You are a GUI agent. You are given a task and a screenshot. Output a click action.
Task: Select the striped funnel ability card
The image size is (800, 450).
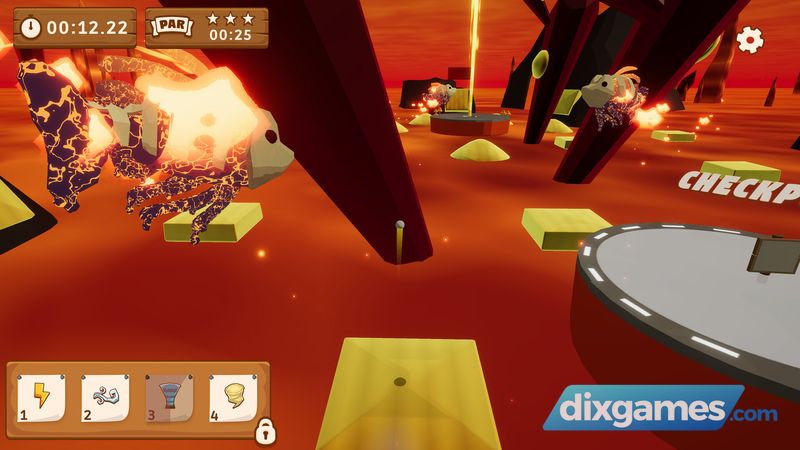[x=166, y=398]
